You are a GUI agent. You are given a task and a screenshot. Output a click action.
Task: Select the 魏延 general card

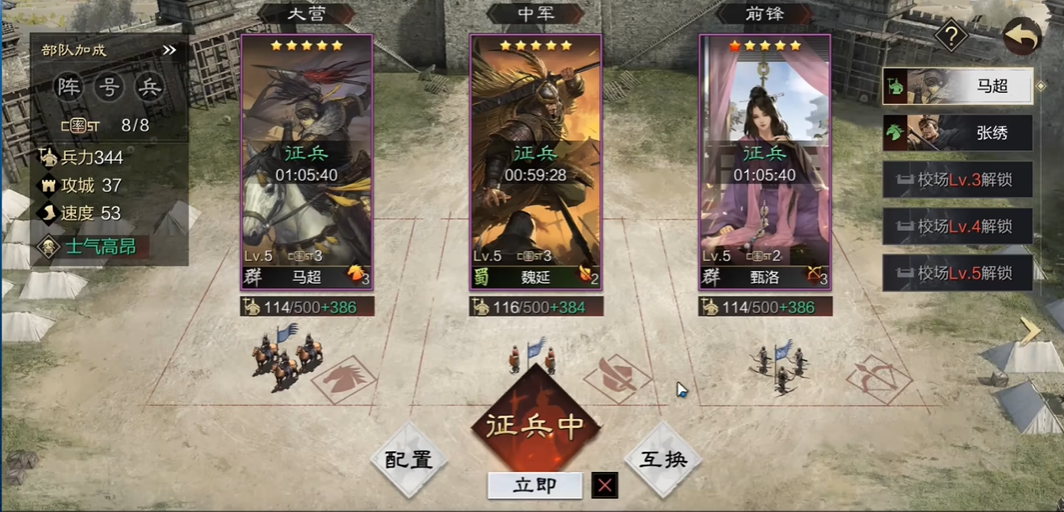(x=536, y=165)
